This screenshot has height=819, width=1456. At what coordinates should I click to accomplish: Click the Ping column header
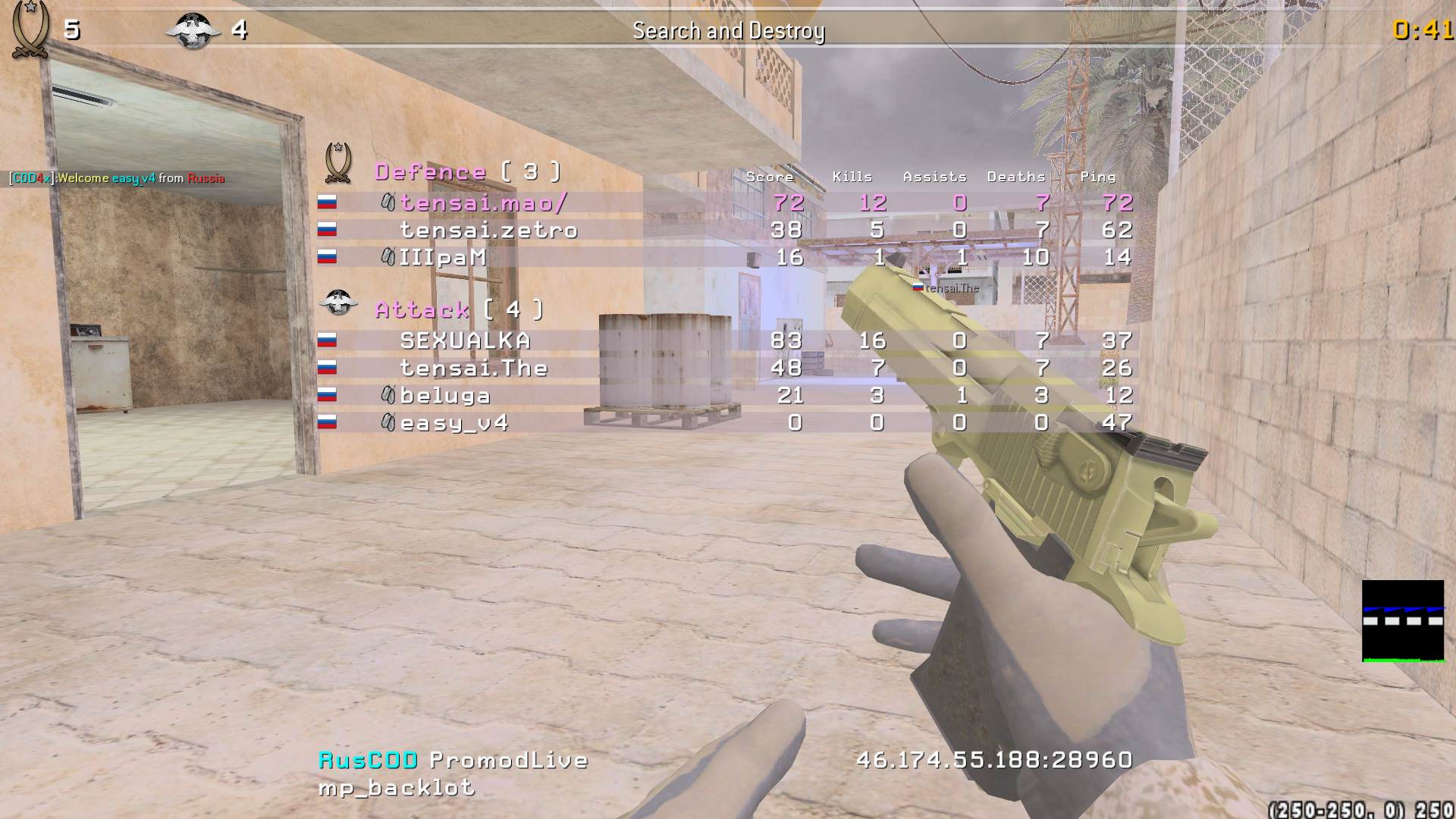[x=1097, y=177]
